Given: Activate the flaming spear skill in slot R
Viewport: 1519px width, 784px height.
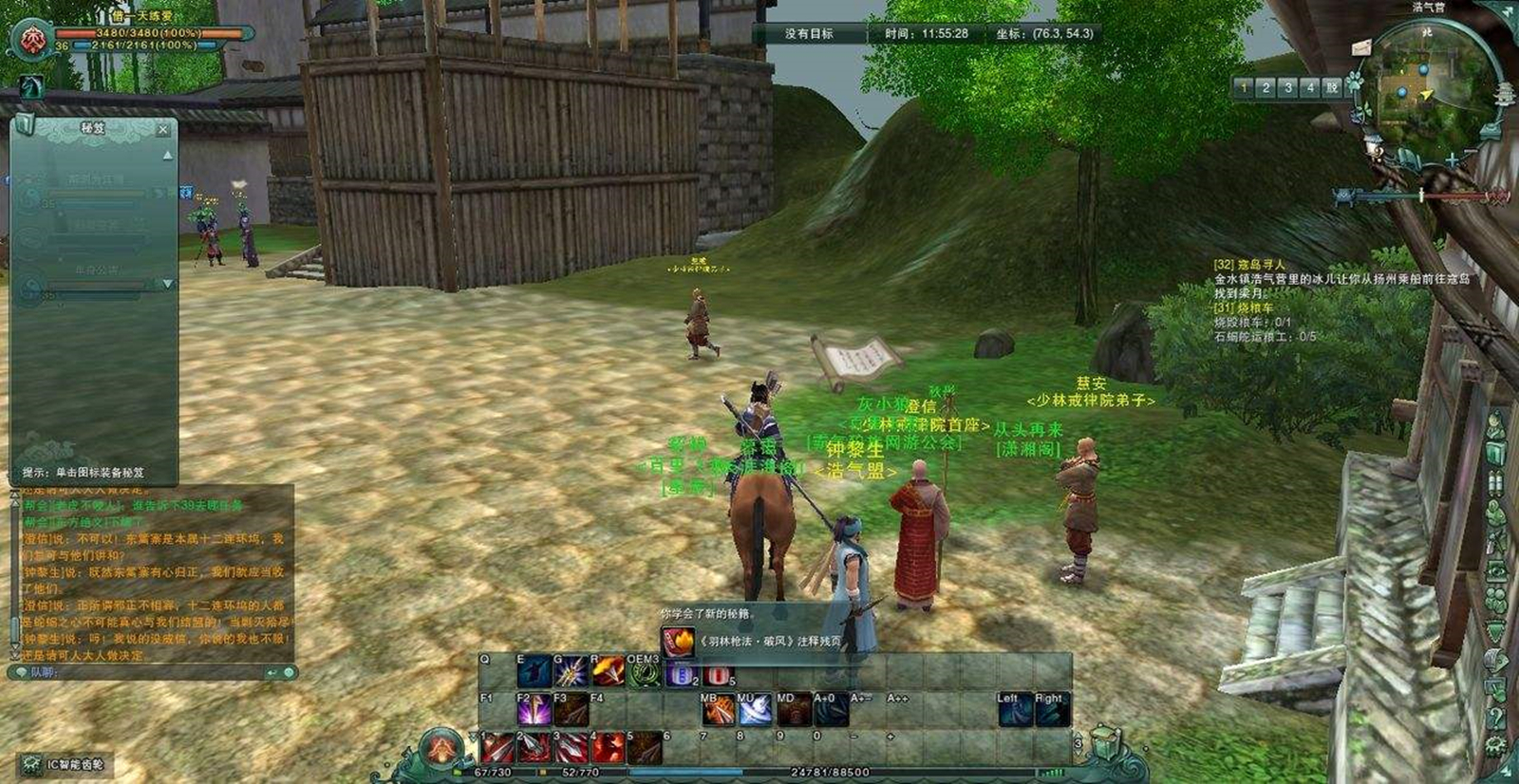Looking at the screenshot, I should (x=608, y=672).
